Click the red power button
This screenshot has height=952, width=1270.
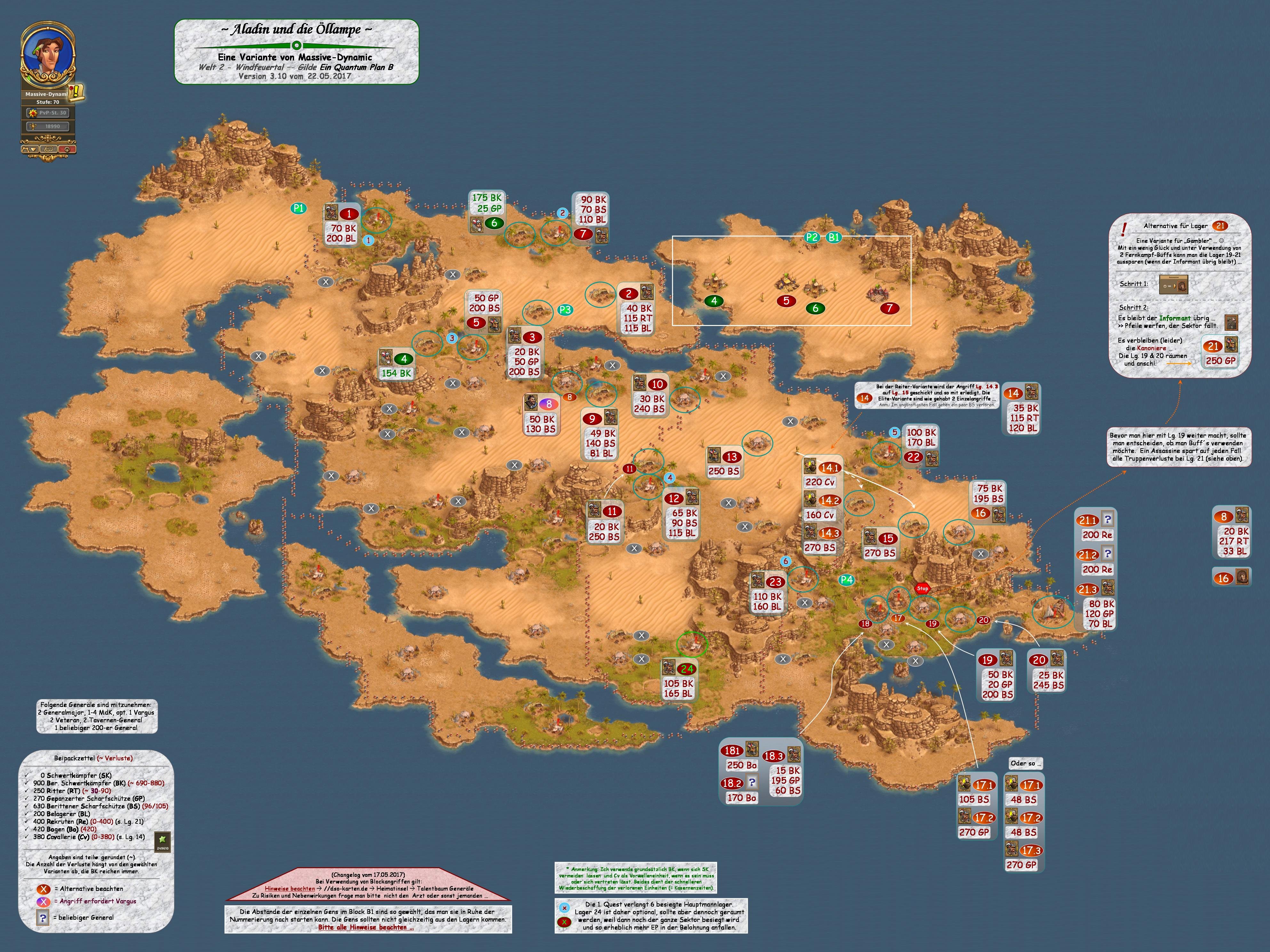pyautogui.click(x=67, y=149)
